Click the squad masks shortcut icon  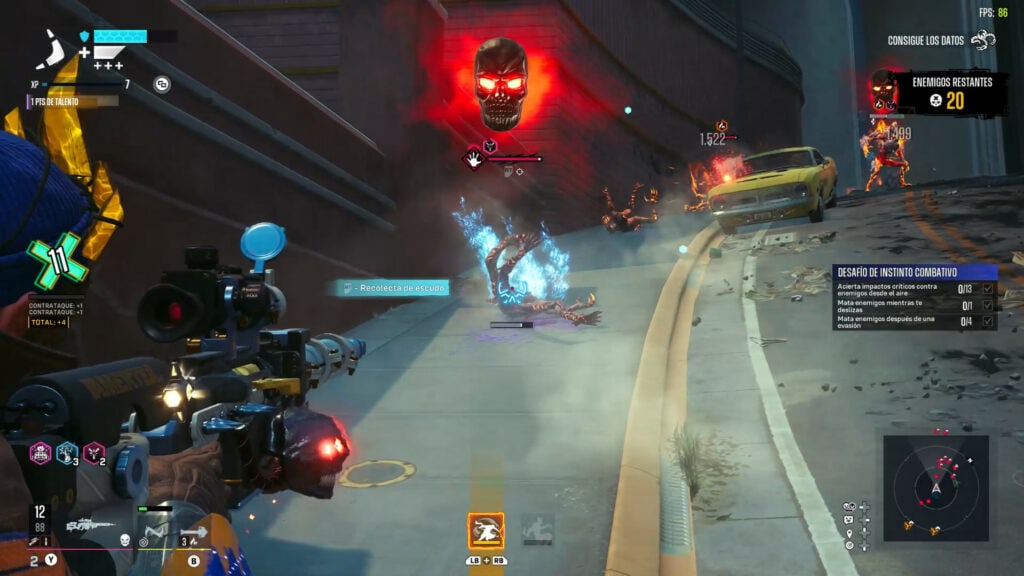(x=849, y=507)
